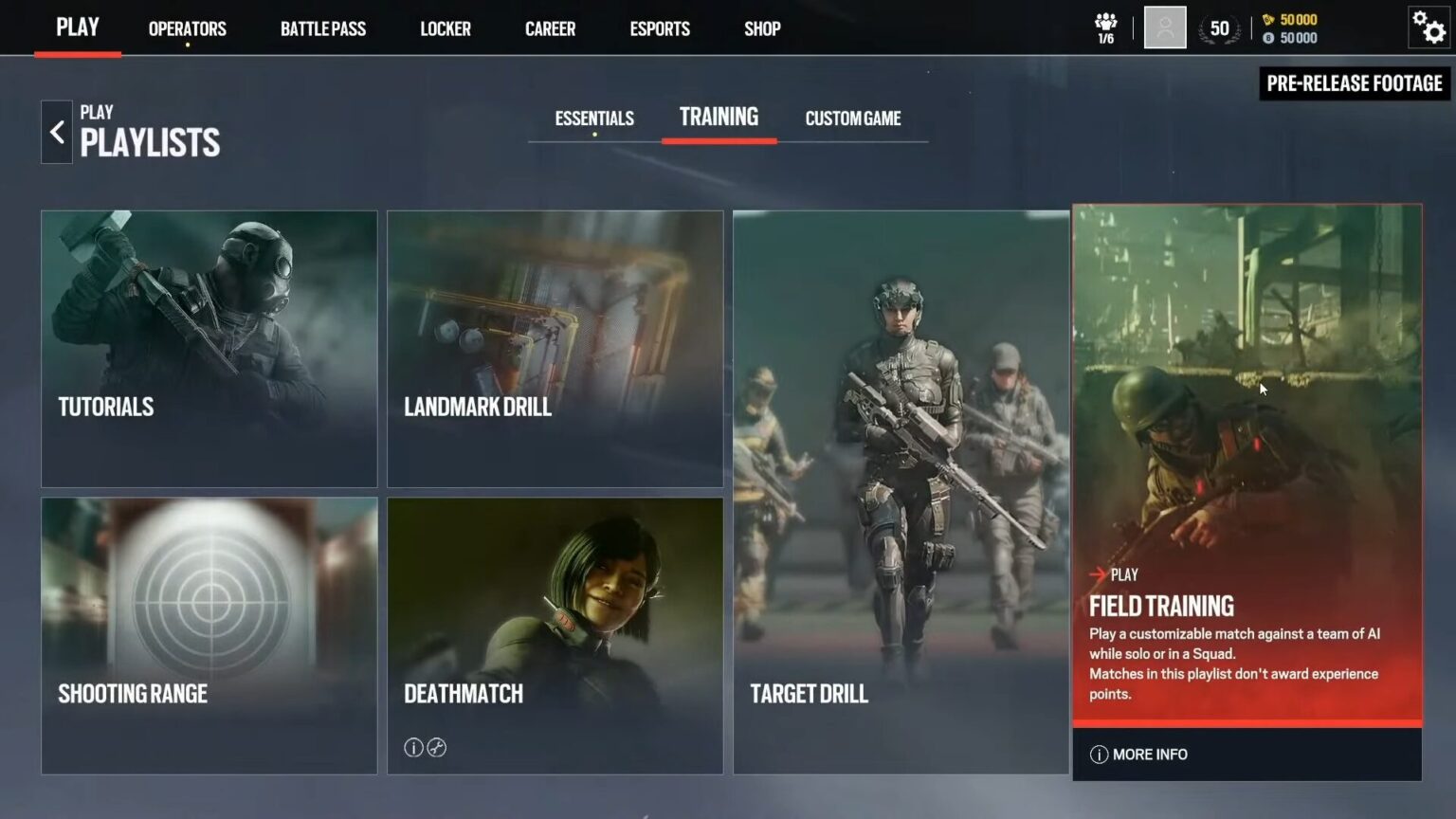Open the OPERATORS menu item
Image resolution: width=1456 pixels, height=819 pixels.
(x=186, y=28)
